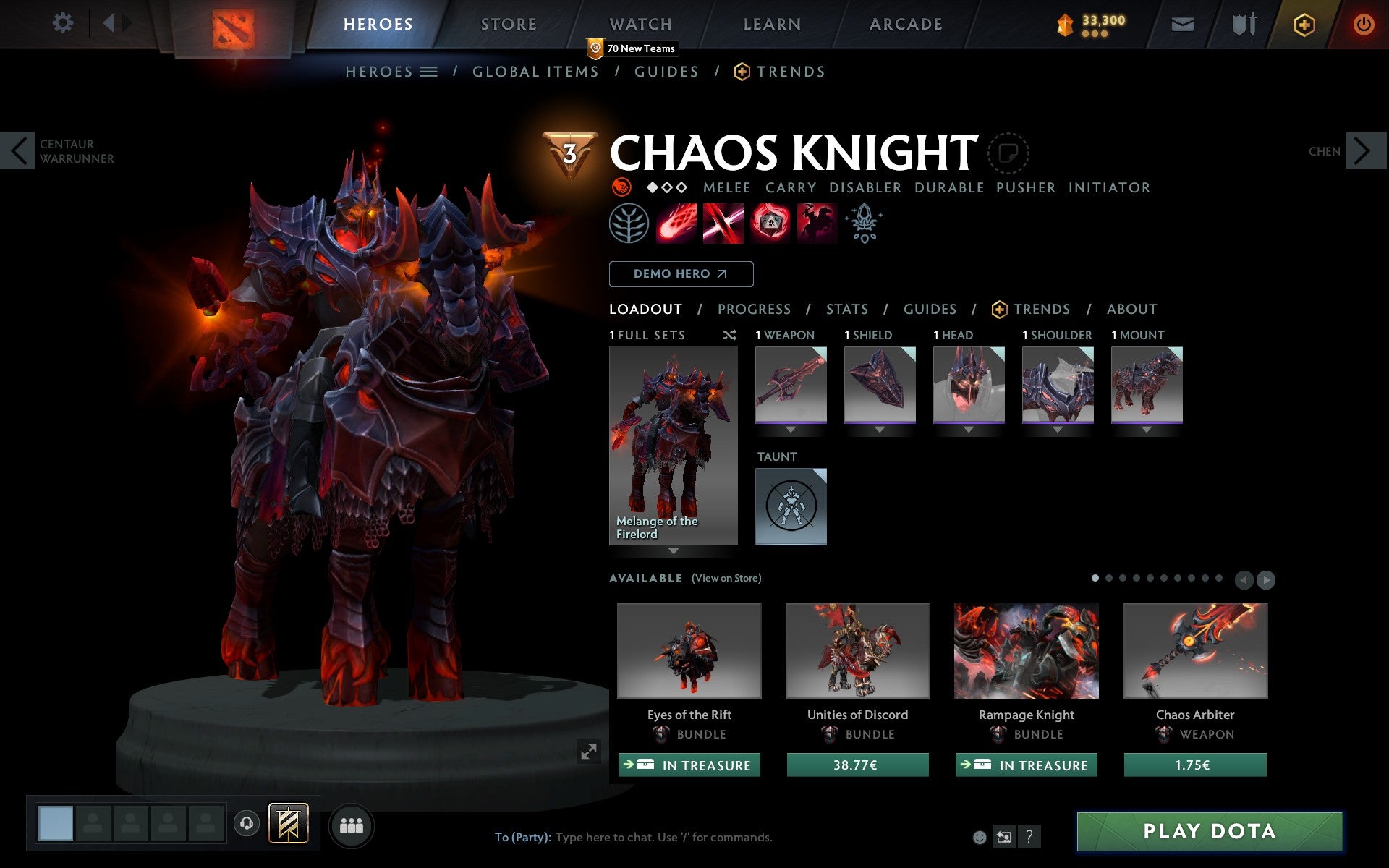Open the friends list icon near party slots
Screen dimensions: 1389x868
pos(352,825)
